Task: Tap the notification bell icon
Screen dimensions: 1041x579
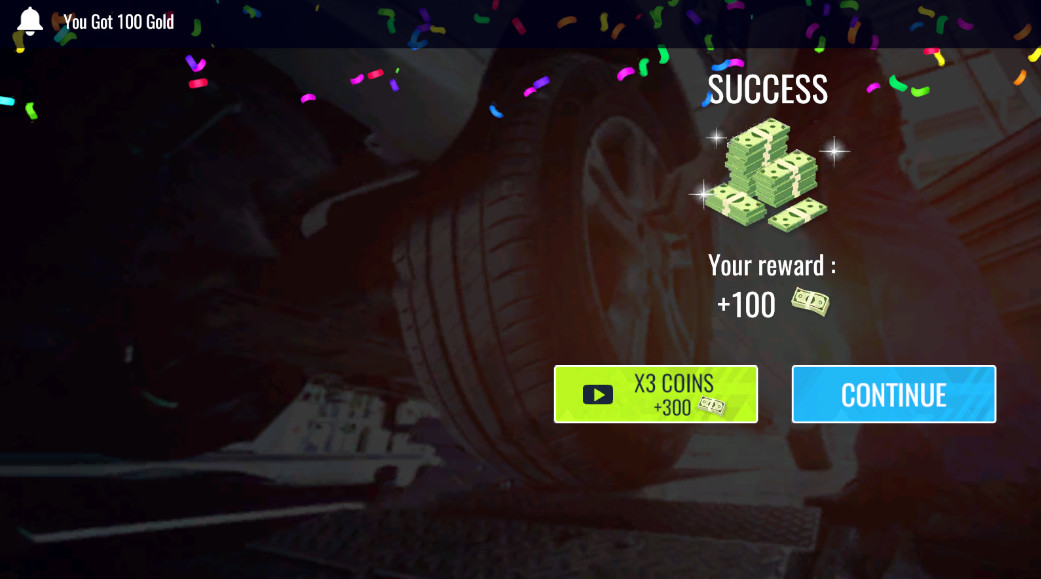Action: pyautogui.click(x=30, y=21)
